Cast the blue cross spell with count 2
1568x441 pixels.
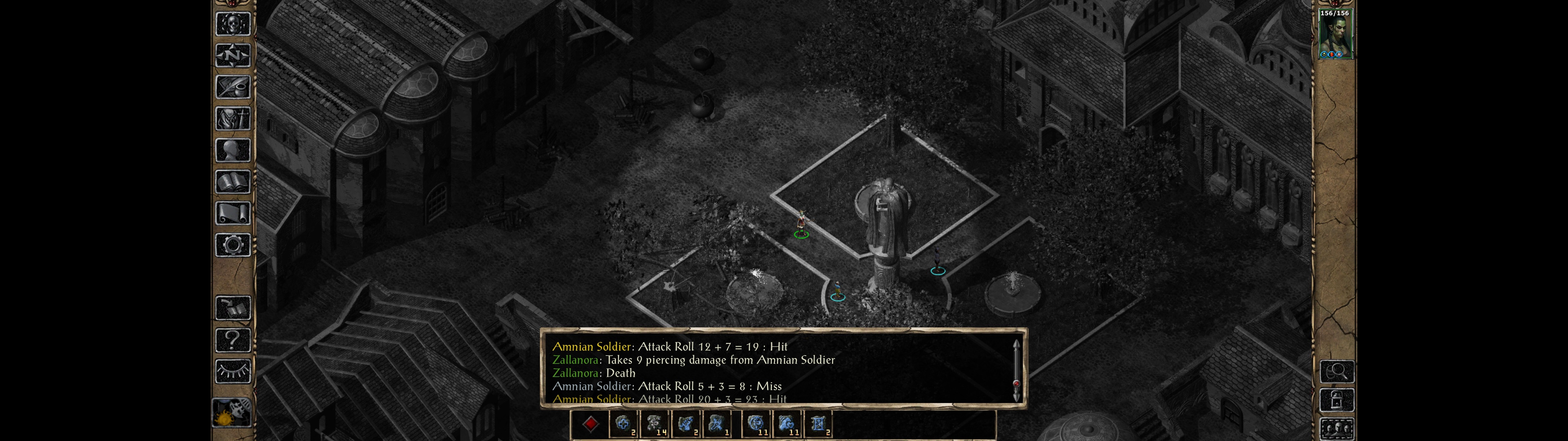pos(623,424)
